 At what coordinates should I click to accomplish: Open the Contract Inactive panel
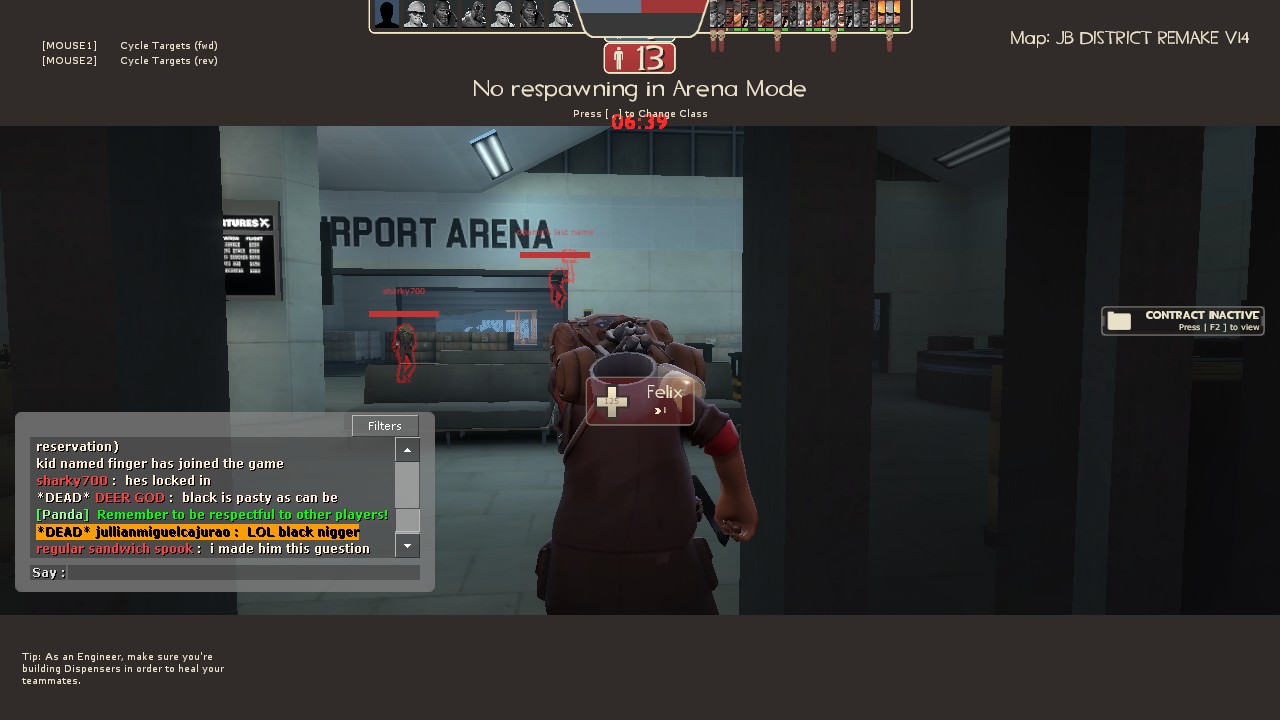(1182, 321)
